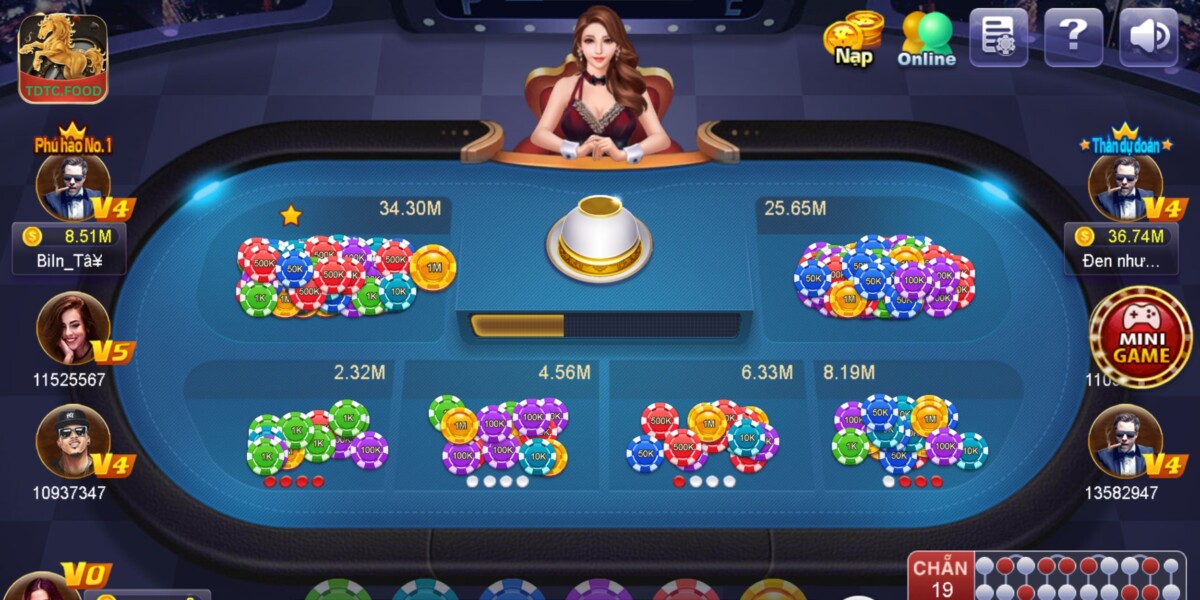
Task: Open player 11525567's avatar profile
Action: pos(72,328)
